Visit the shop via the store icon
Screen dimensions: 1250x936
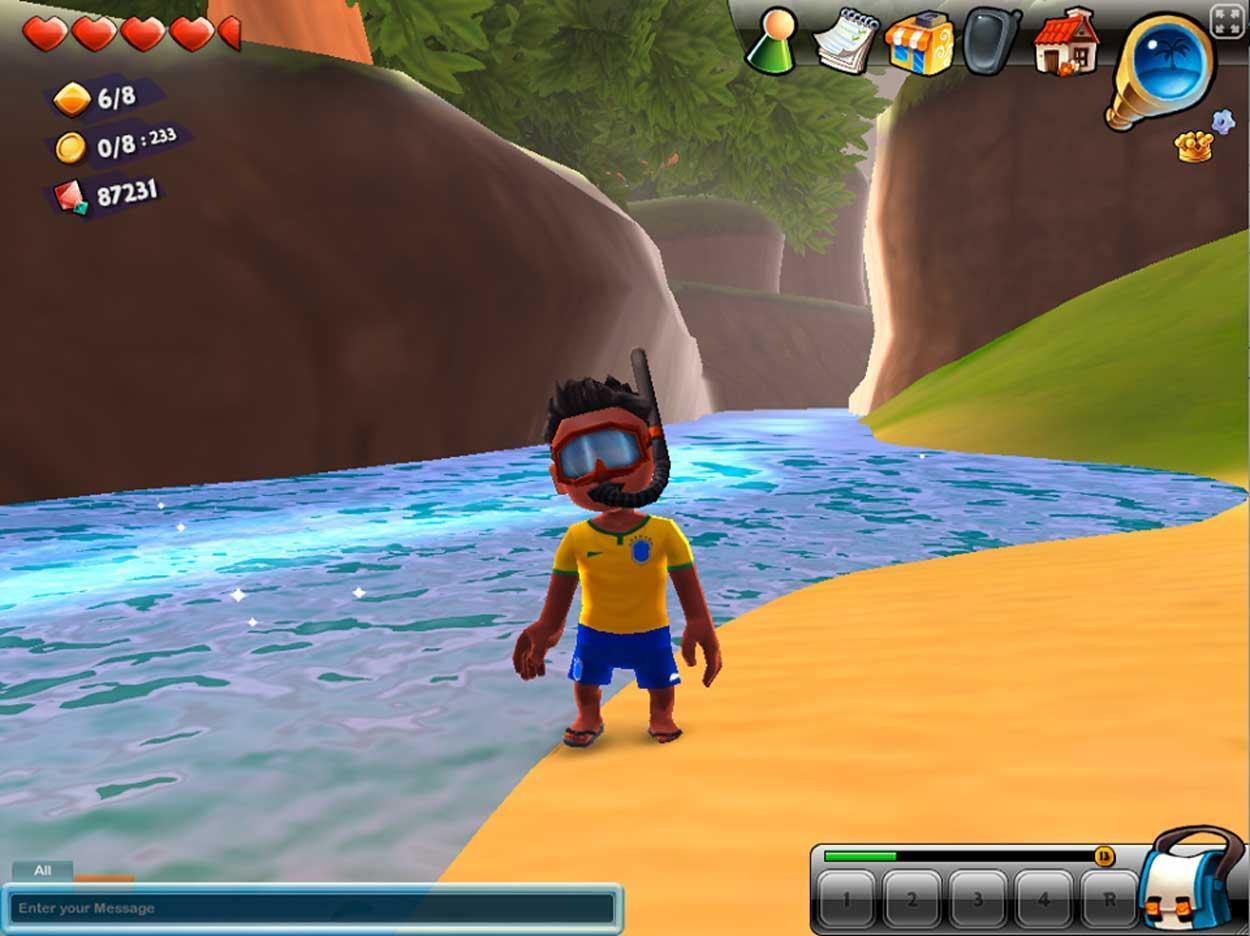click(919, 43)
